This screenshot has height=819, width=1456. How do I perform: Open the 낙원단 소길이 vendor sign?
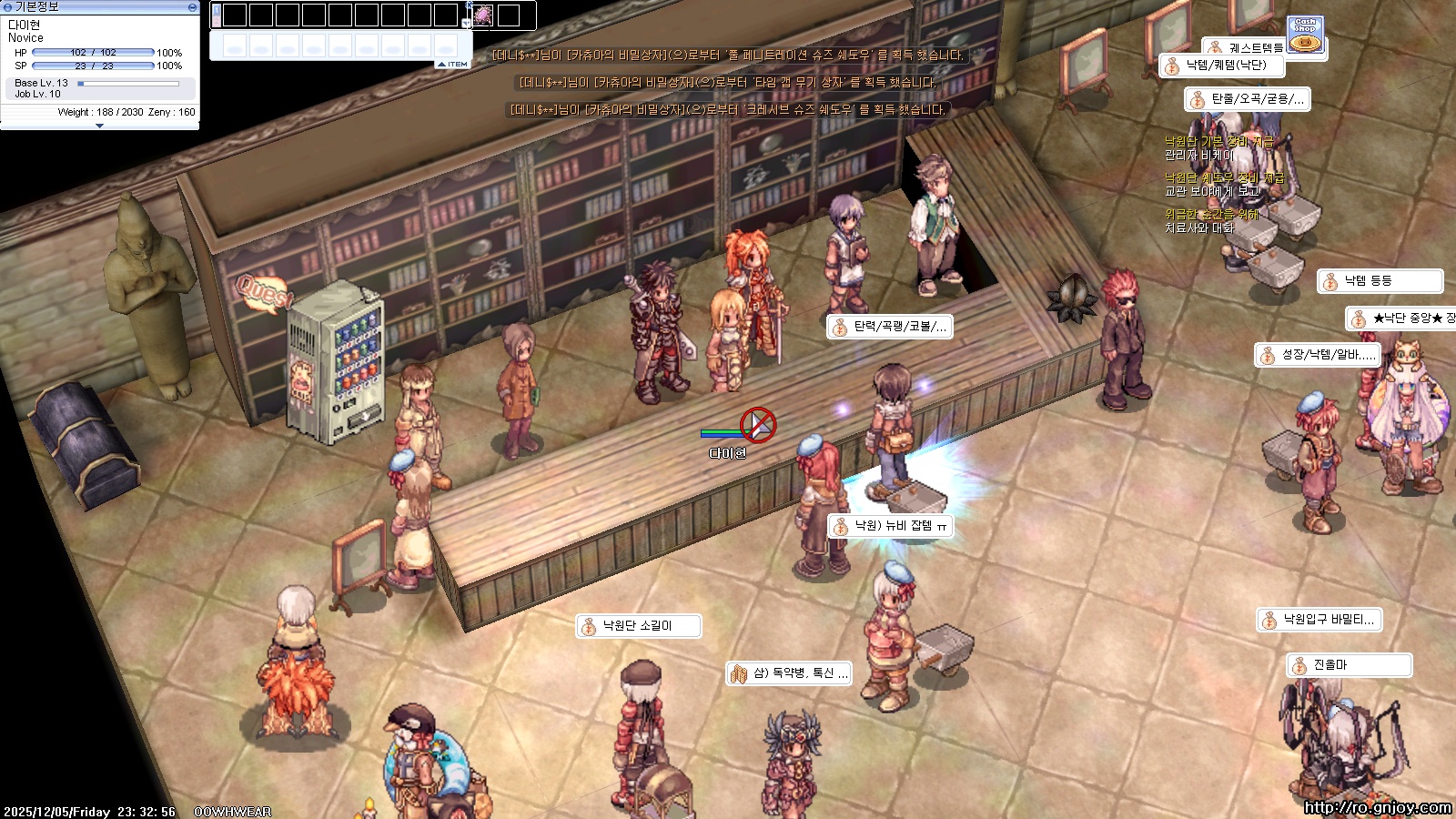[638, 626]
